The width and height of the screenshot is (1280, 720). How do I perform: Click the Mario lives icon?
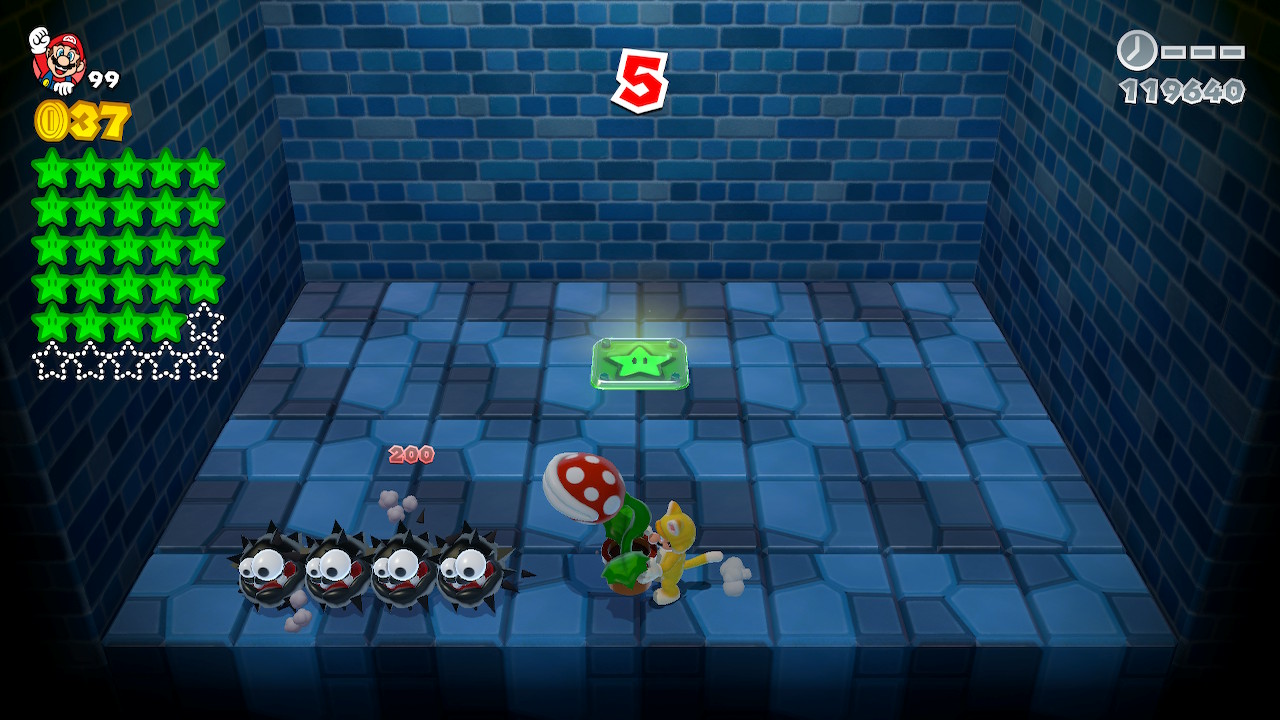coord(58,60)
